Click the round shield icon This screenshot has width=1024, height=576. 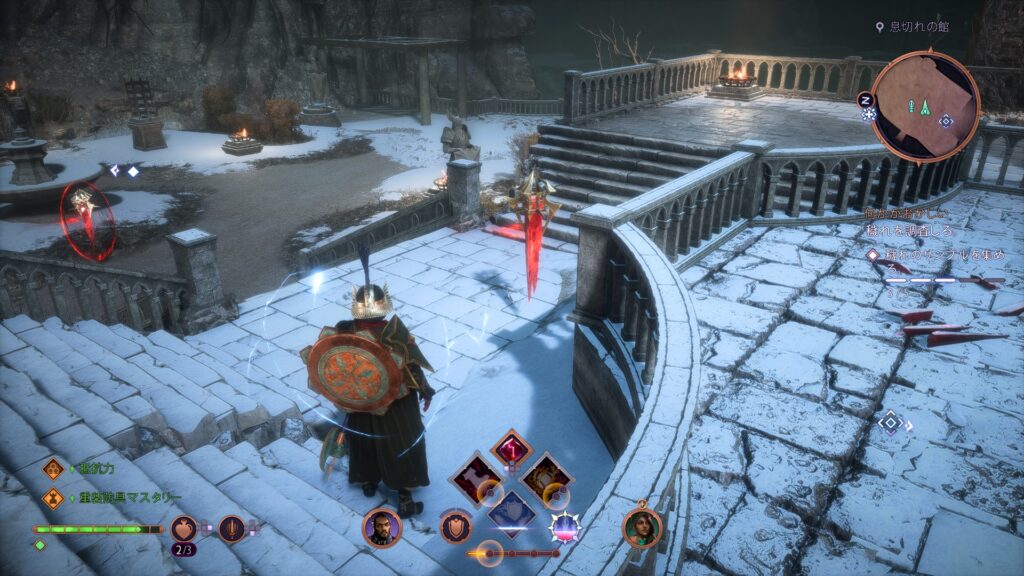point(455,526)
